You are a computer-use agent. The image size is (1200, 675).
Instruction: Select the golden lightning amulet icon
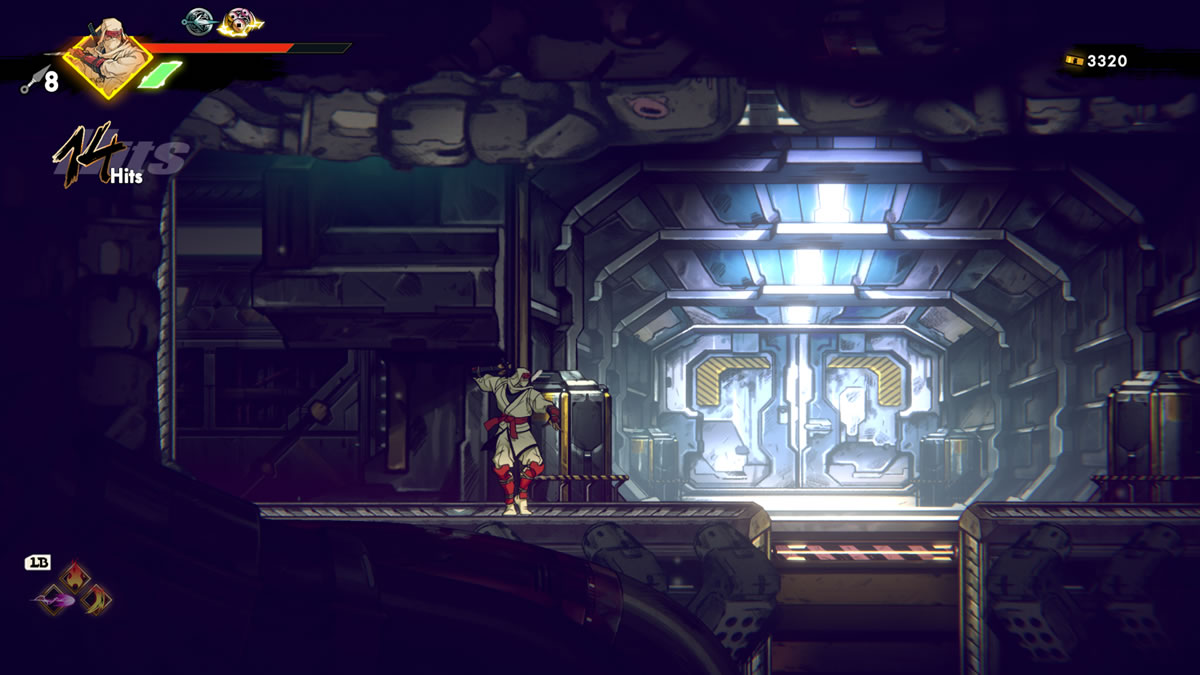(x=238, y=20)
